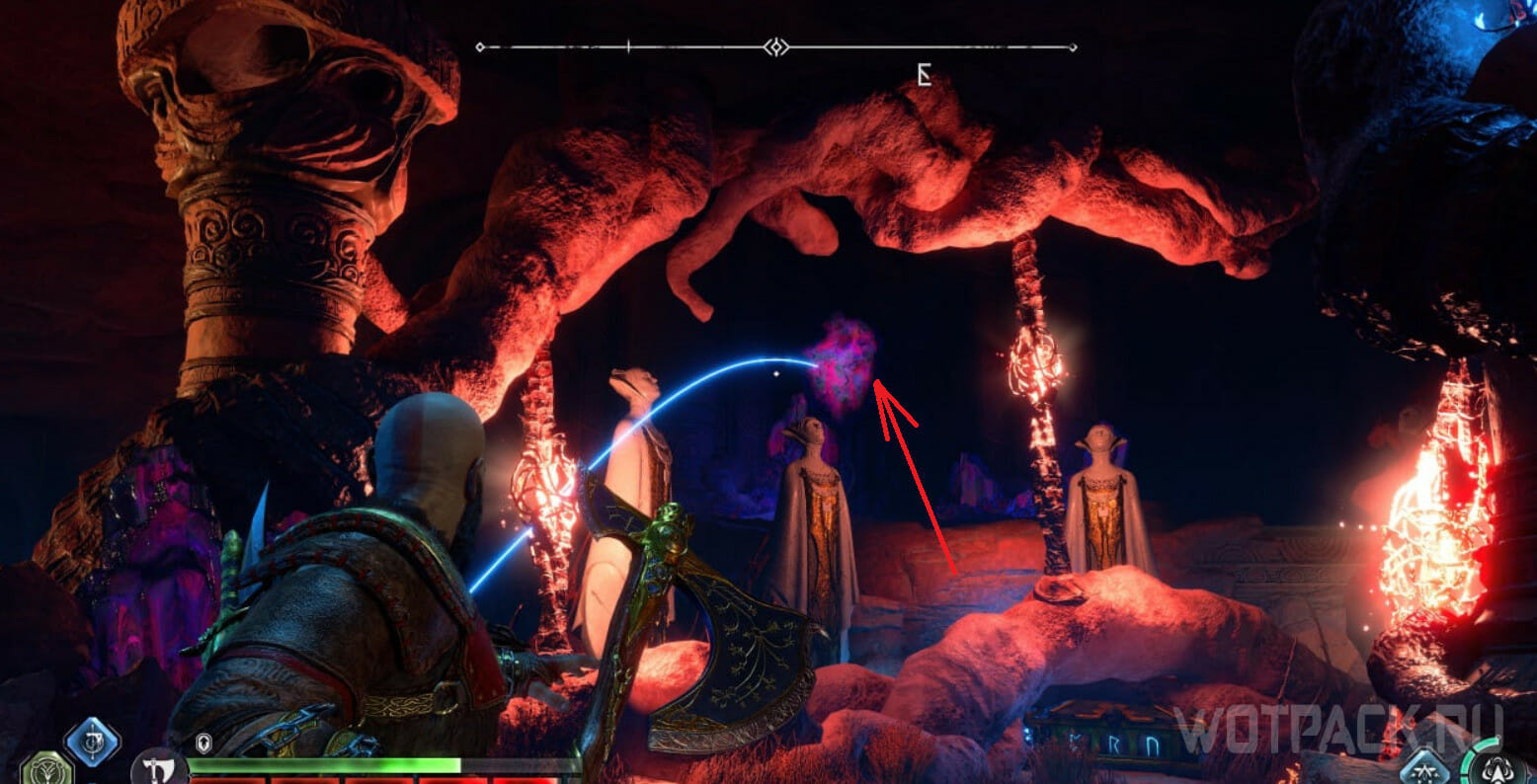Select the blue diamond runic attack icon
Viewport: 1537px width, 784px height.
click(93, 741)
